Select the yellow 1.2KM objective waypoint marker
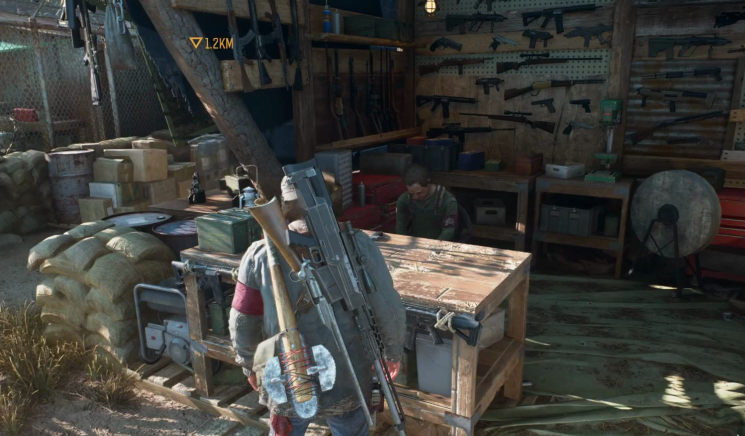 pyautogui.click(x=196, y=43)
